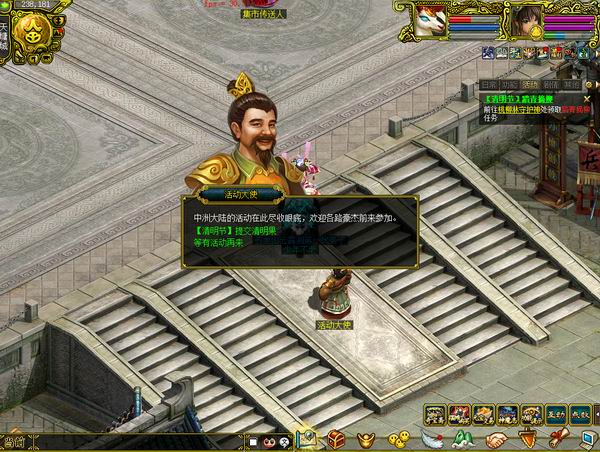Follow the green quest link 【清明节】
The width and height of the screenshot is (600, 452).
click(502, 99)
